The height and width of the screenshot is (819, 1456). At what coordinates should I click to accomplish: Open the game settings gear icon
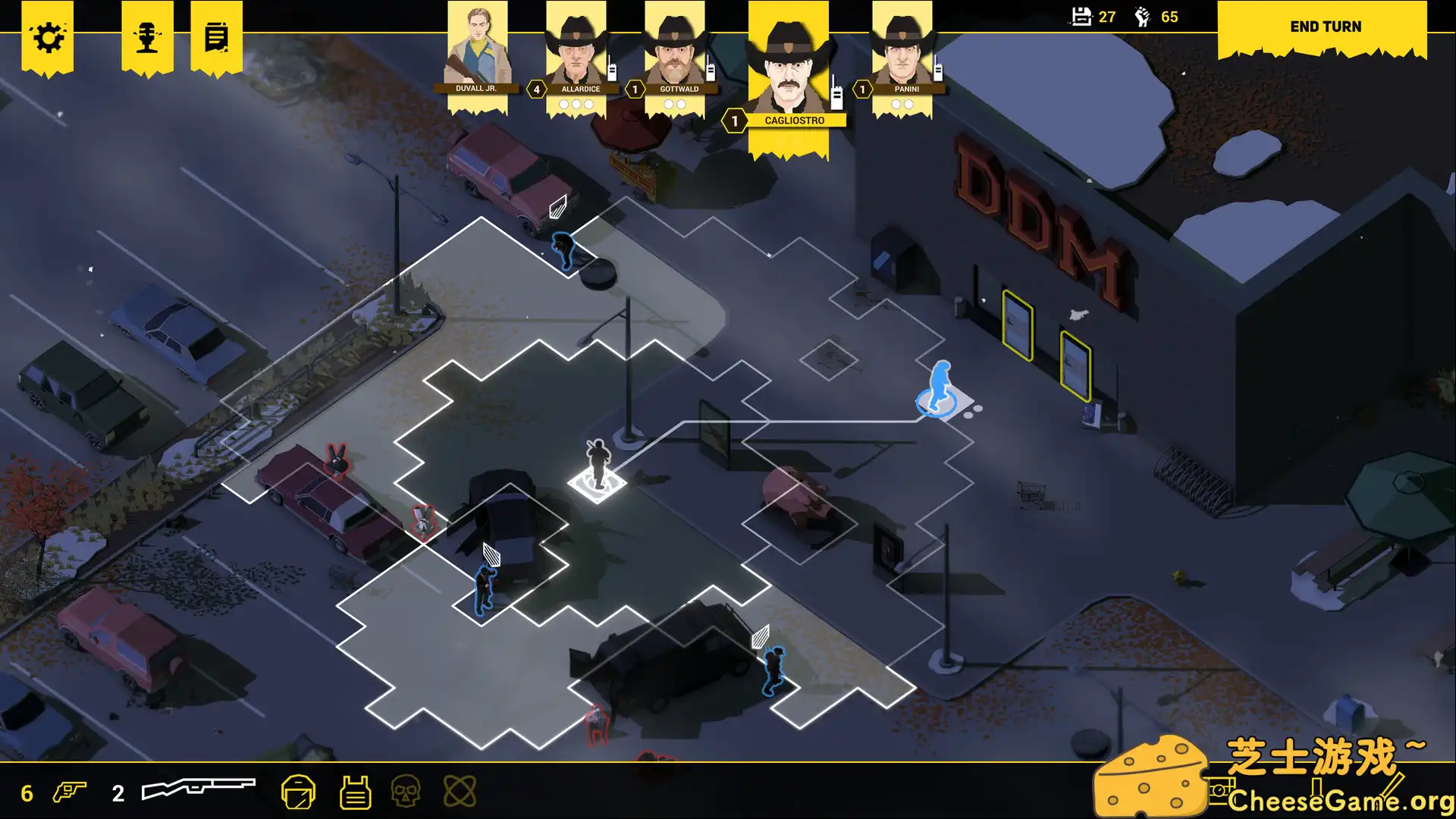tap(49, 36)
